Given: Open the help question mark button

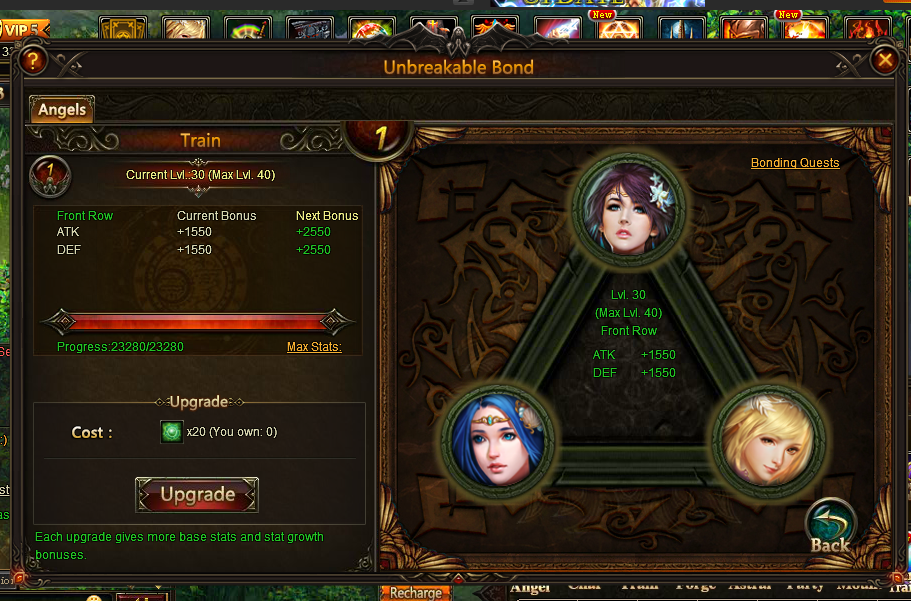Looking at the screenshot, I should [x=33, y=61].
